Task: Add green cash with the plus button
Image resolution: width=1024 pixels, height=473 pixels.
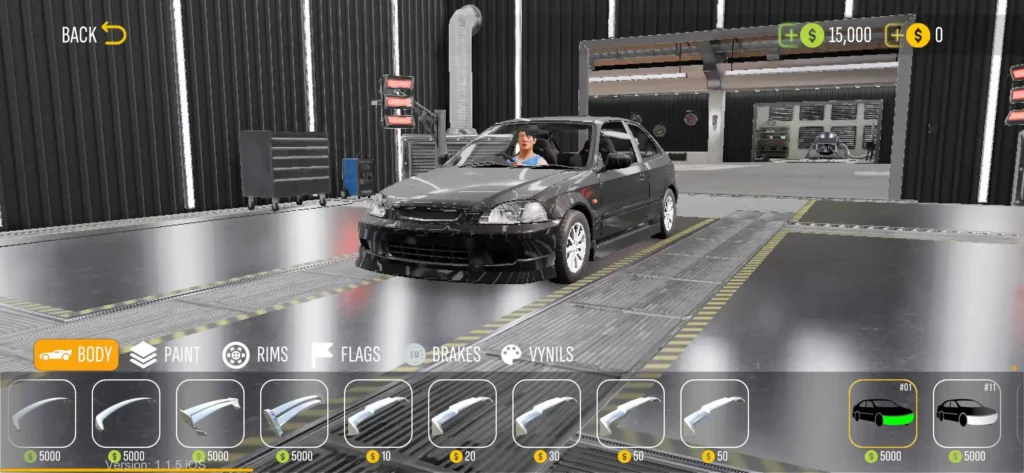Action: [790, 36]
